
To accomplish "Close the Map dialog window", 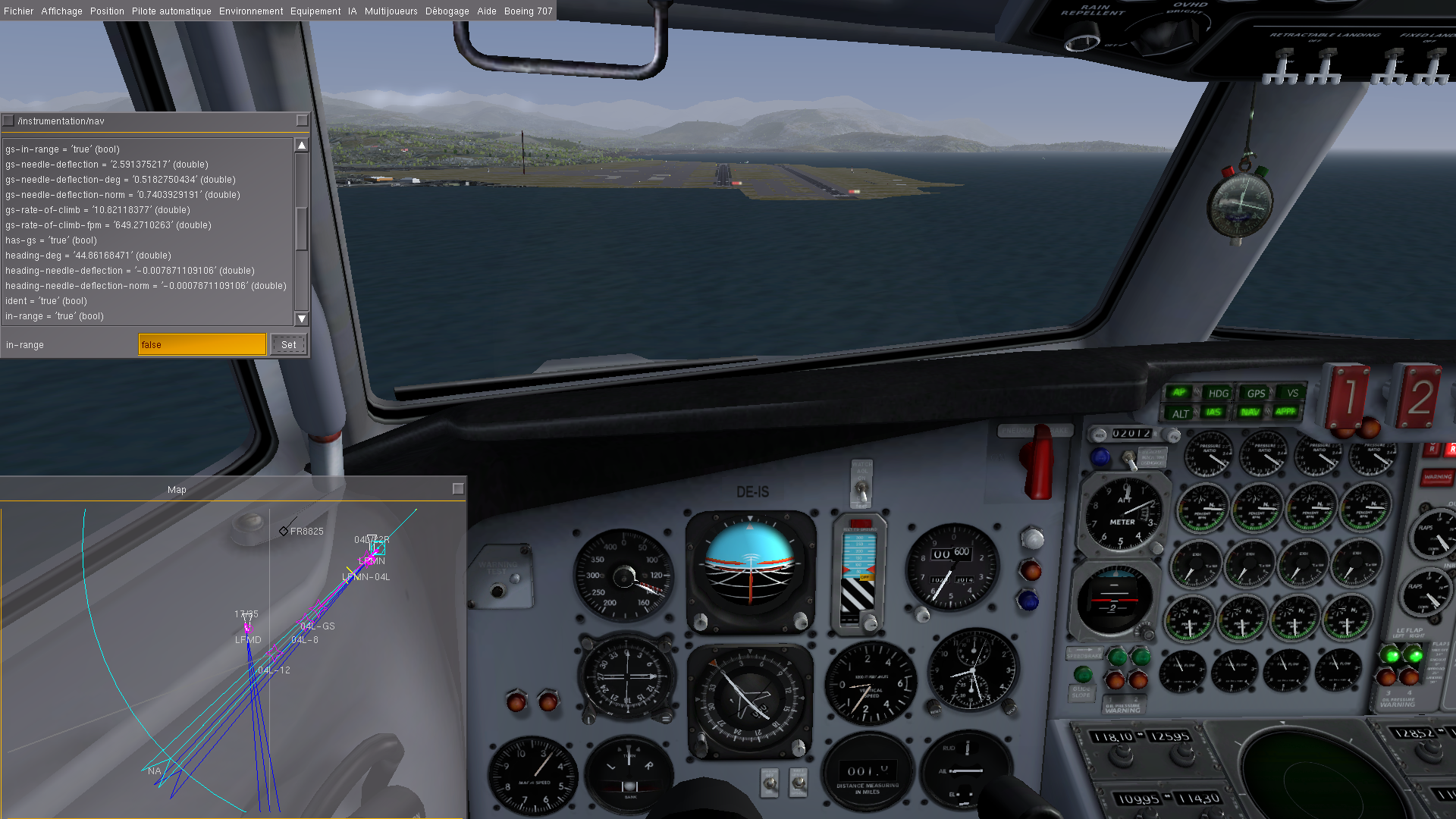I will (458, 489).
